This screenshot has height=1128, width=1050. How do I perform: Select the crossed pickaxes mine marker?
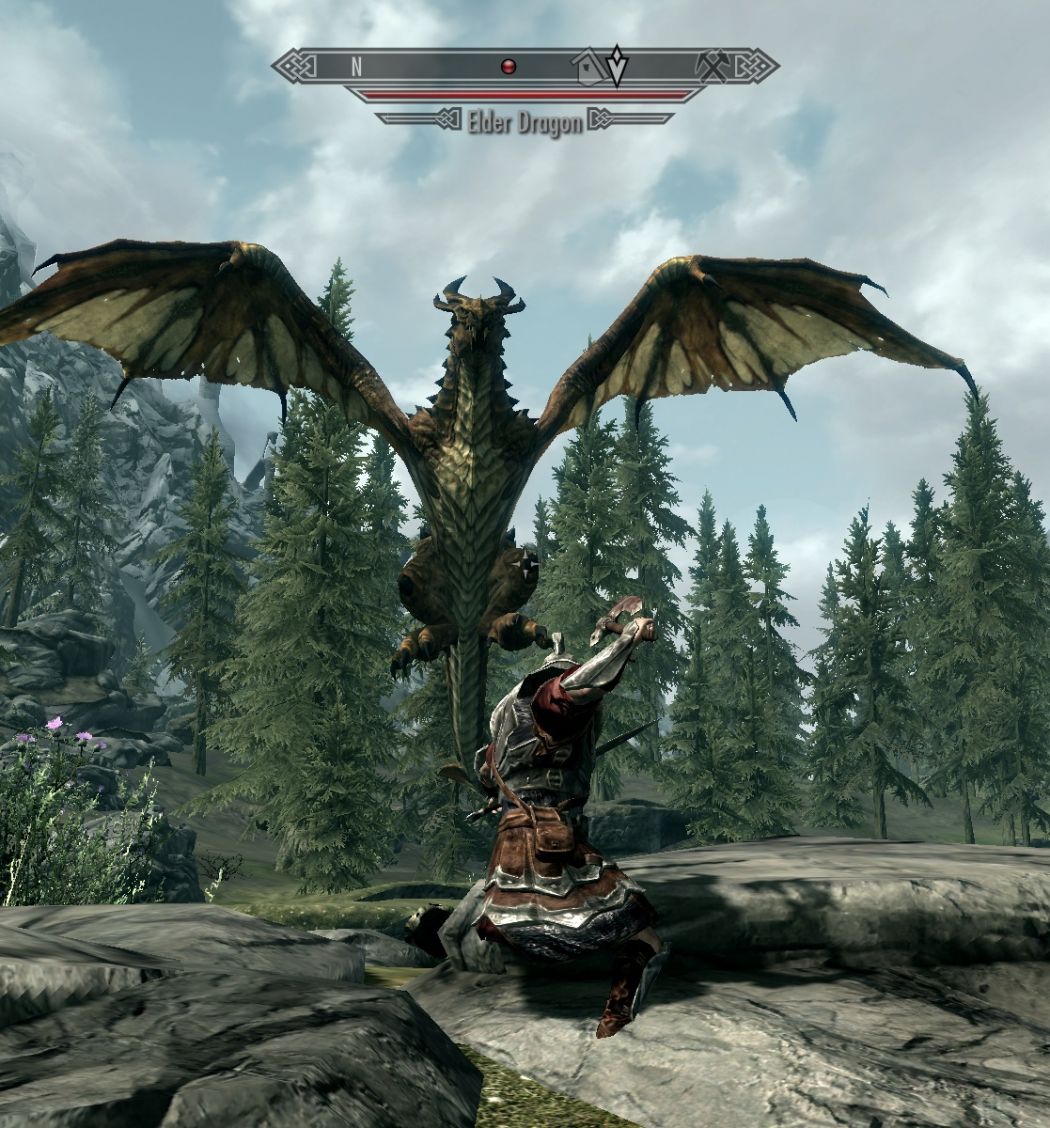(714, 66)
